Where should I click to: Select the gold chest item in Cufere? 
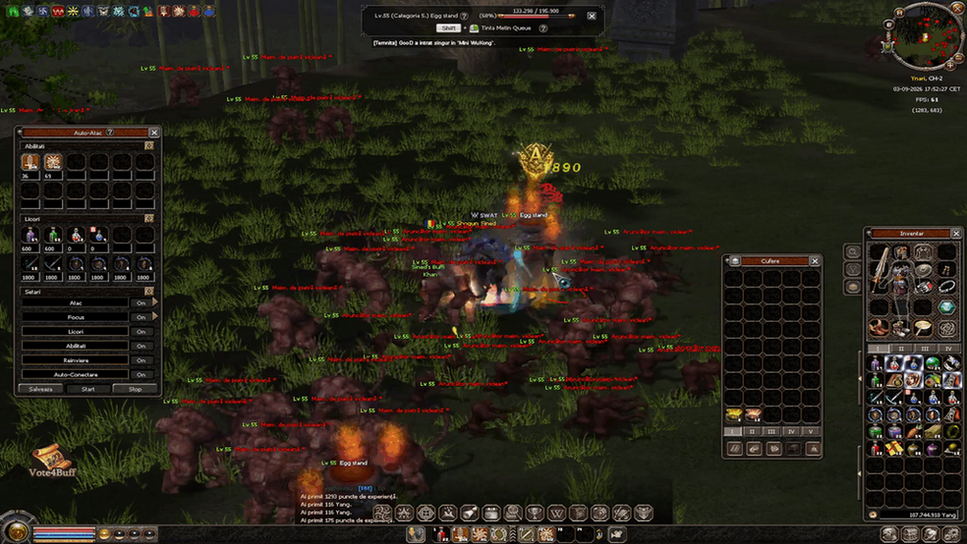coord(734,414)
